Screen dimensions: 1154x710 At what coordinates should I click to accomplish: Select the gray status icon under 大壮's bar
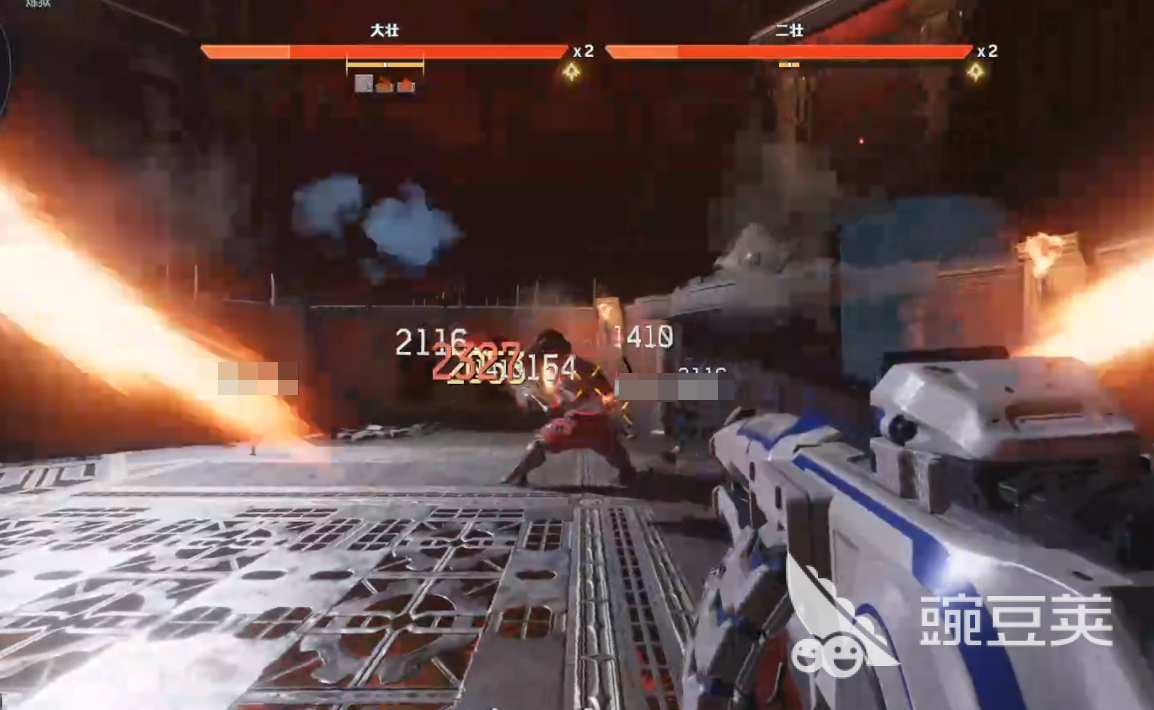coord(364,84)
